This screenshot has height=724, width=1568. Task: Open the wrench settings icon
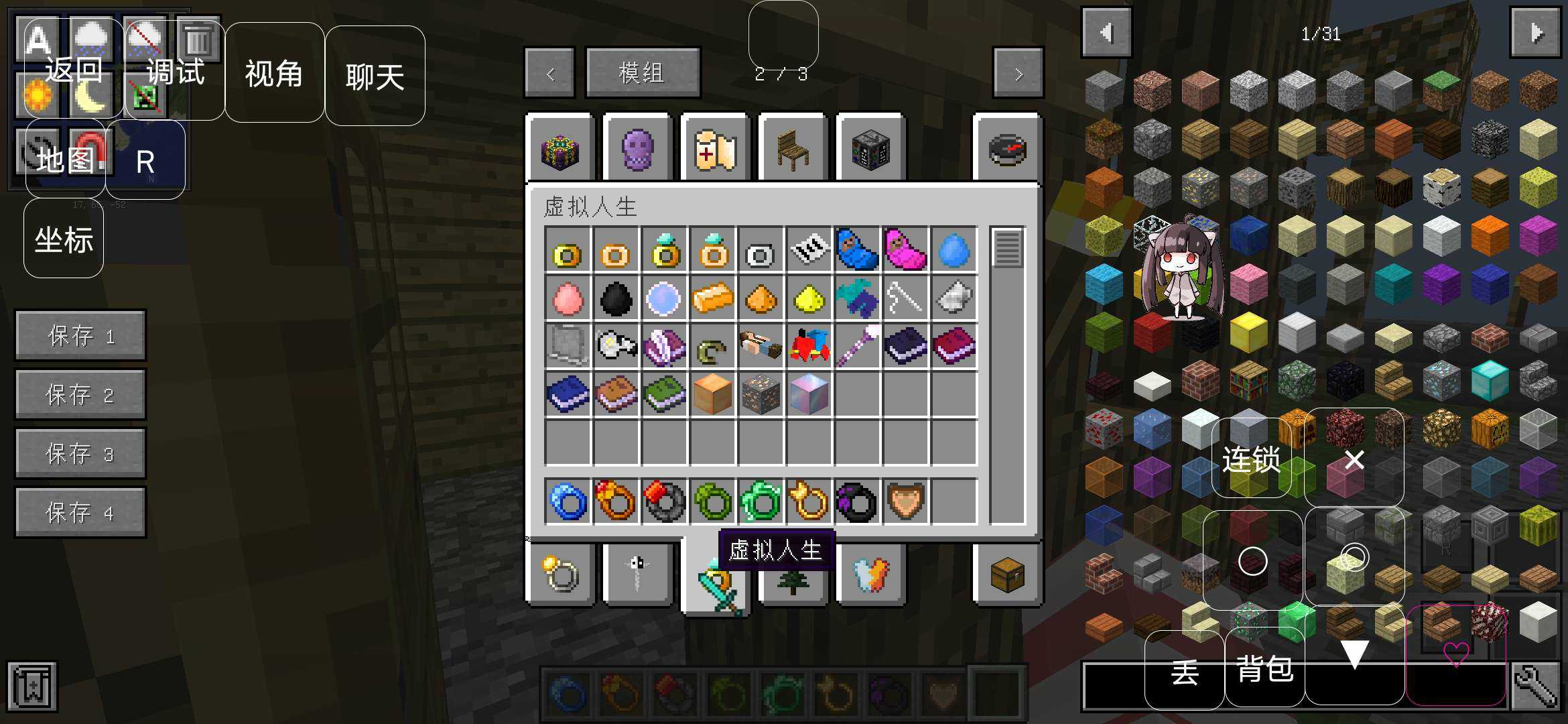tap(1535, 686)
